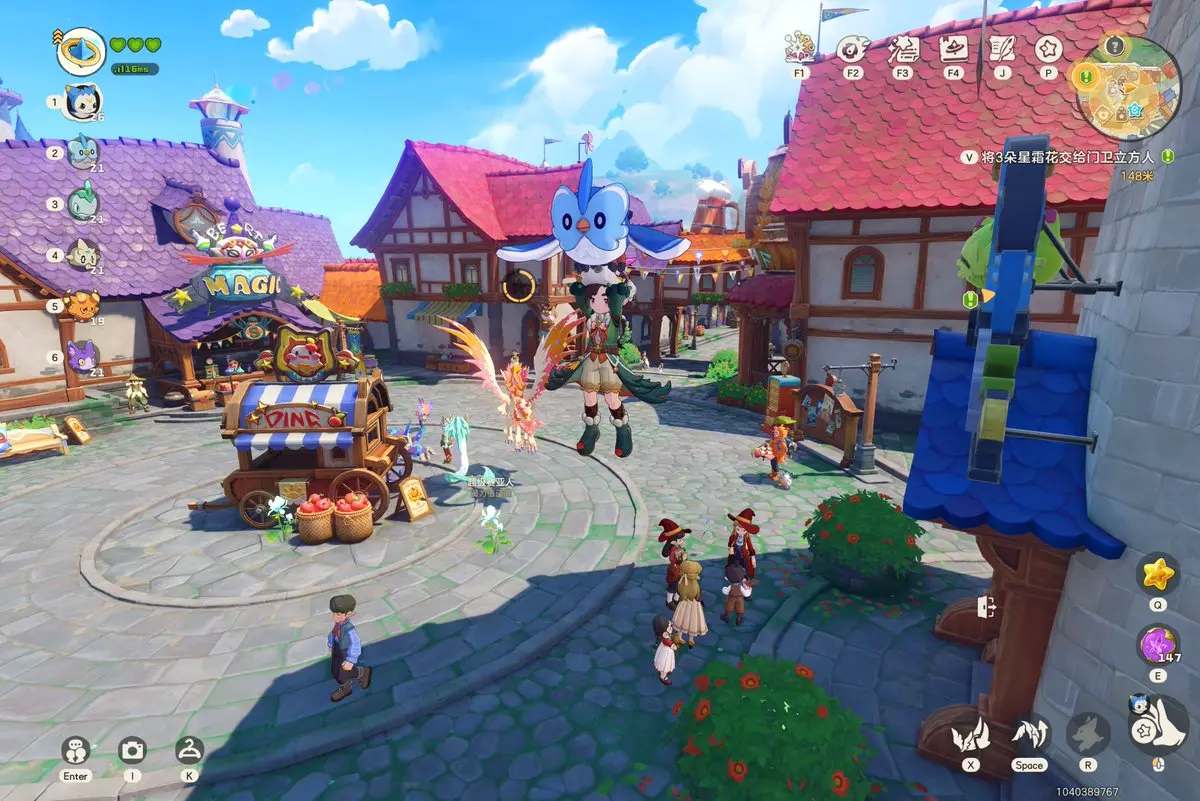Open the player avatar ring icon

tap(81, 51)
